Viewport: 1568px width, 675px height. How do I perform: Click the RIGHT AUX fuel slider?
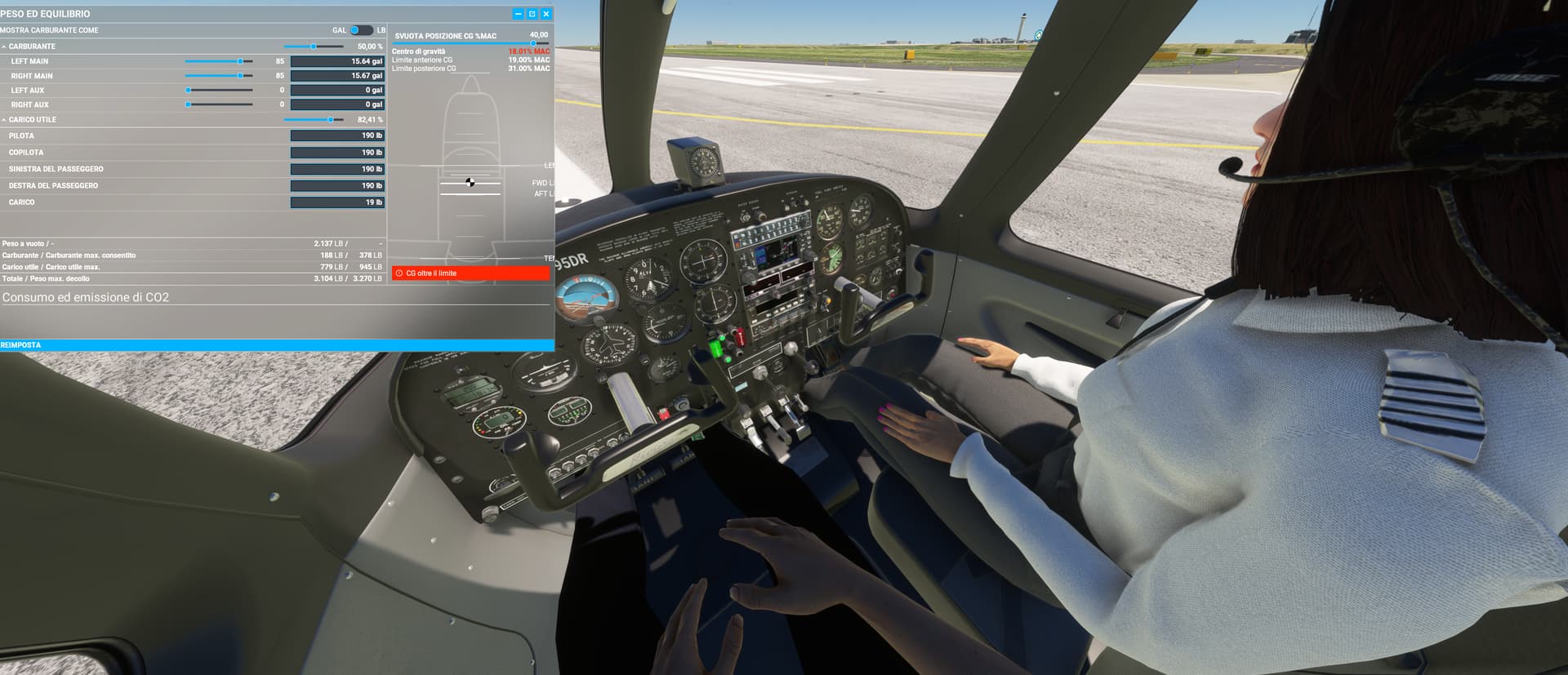[189, 104]
